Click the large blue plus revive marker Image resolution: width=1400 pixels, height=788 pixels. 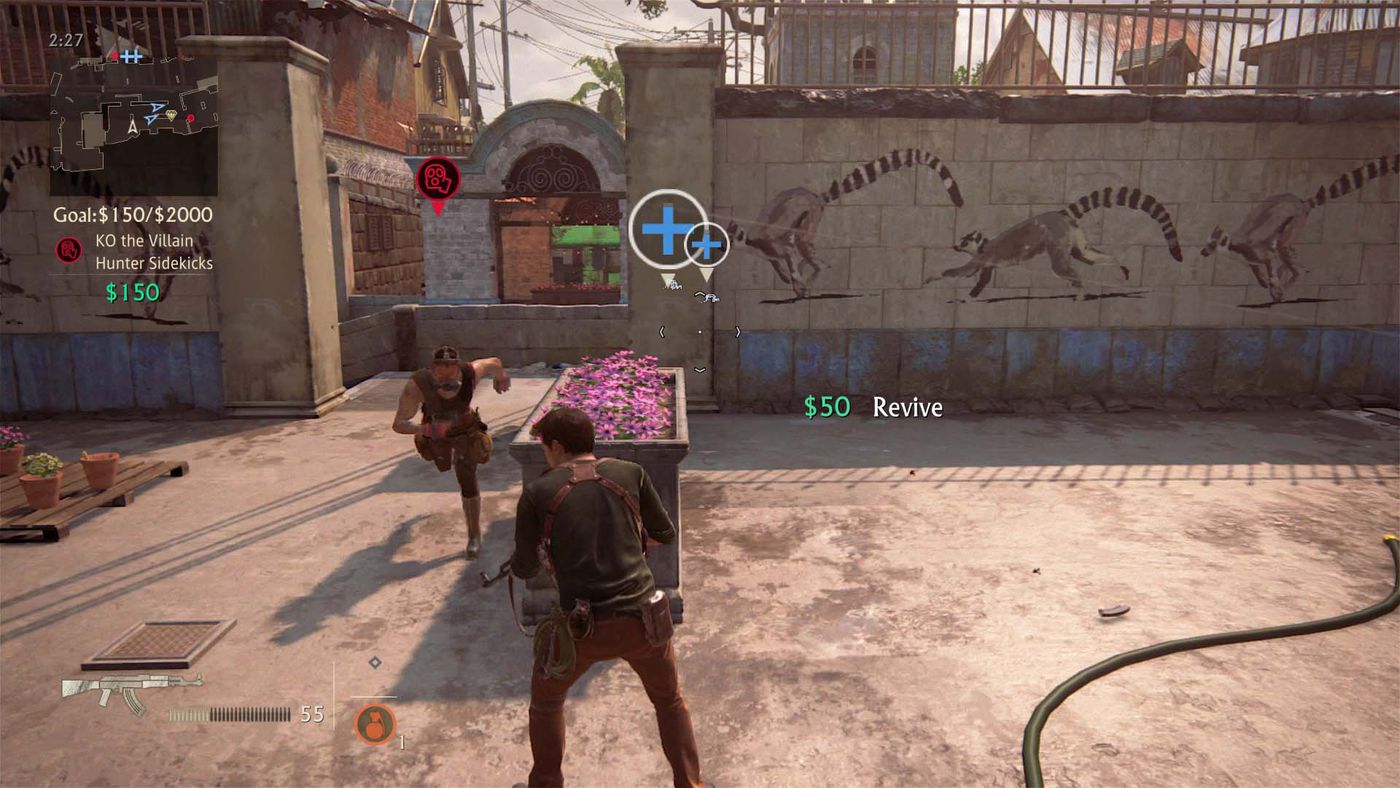666,229
